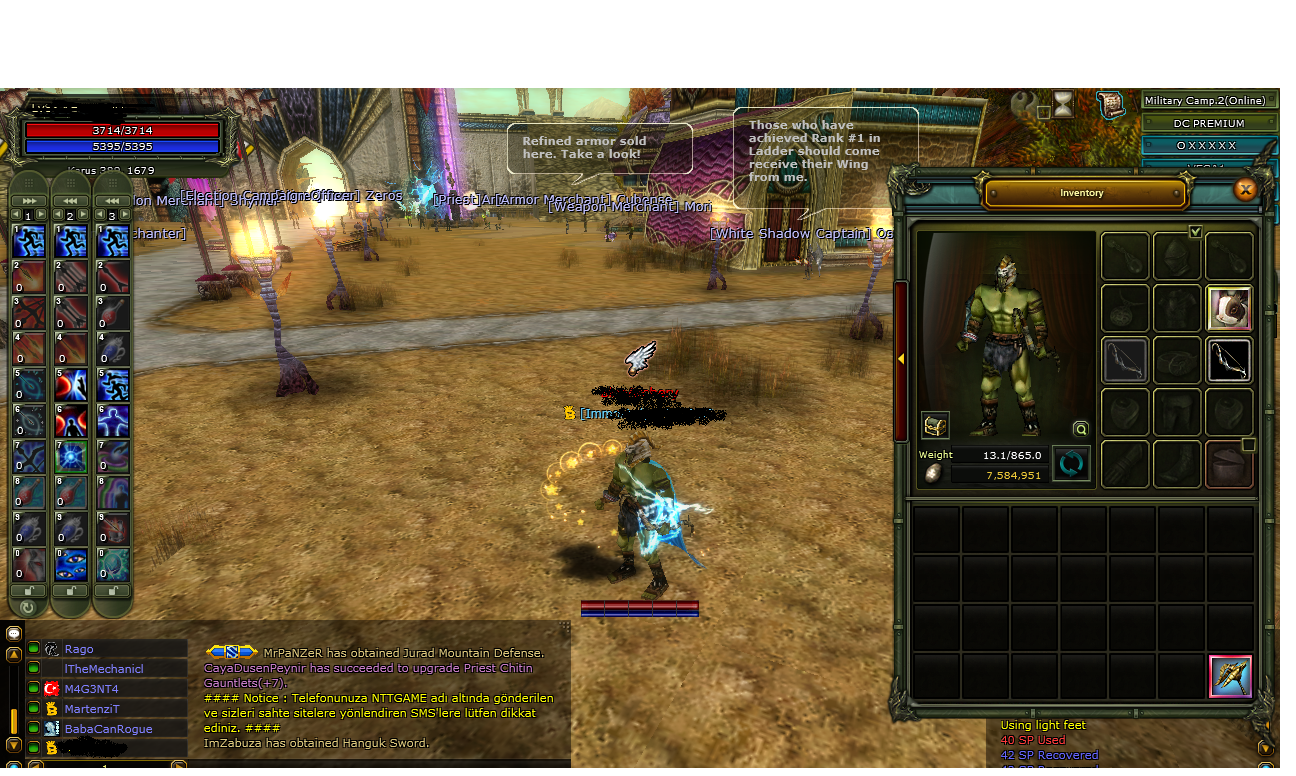Screen dimensions: 1296x776
Task: Collapse hotbar 2 using its arrow header
Action: 70,201
